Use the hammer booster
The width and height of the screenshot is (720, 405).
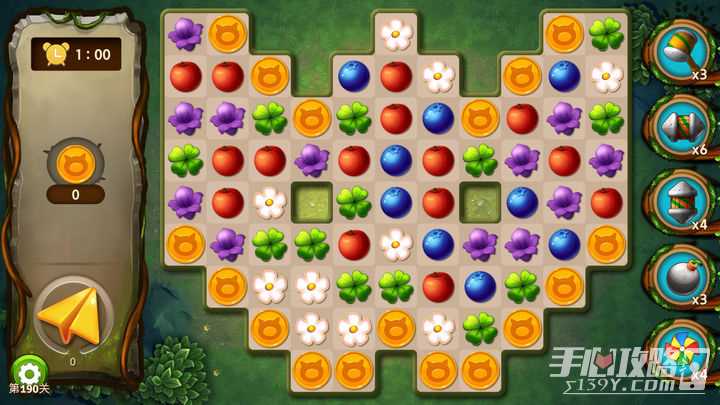[x=681, y=48]
